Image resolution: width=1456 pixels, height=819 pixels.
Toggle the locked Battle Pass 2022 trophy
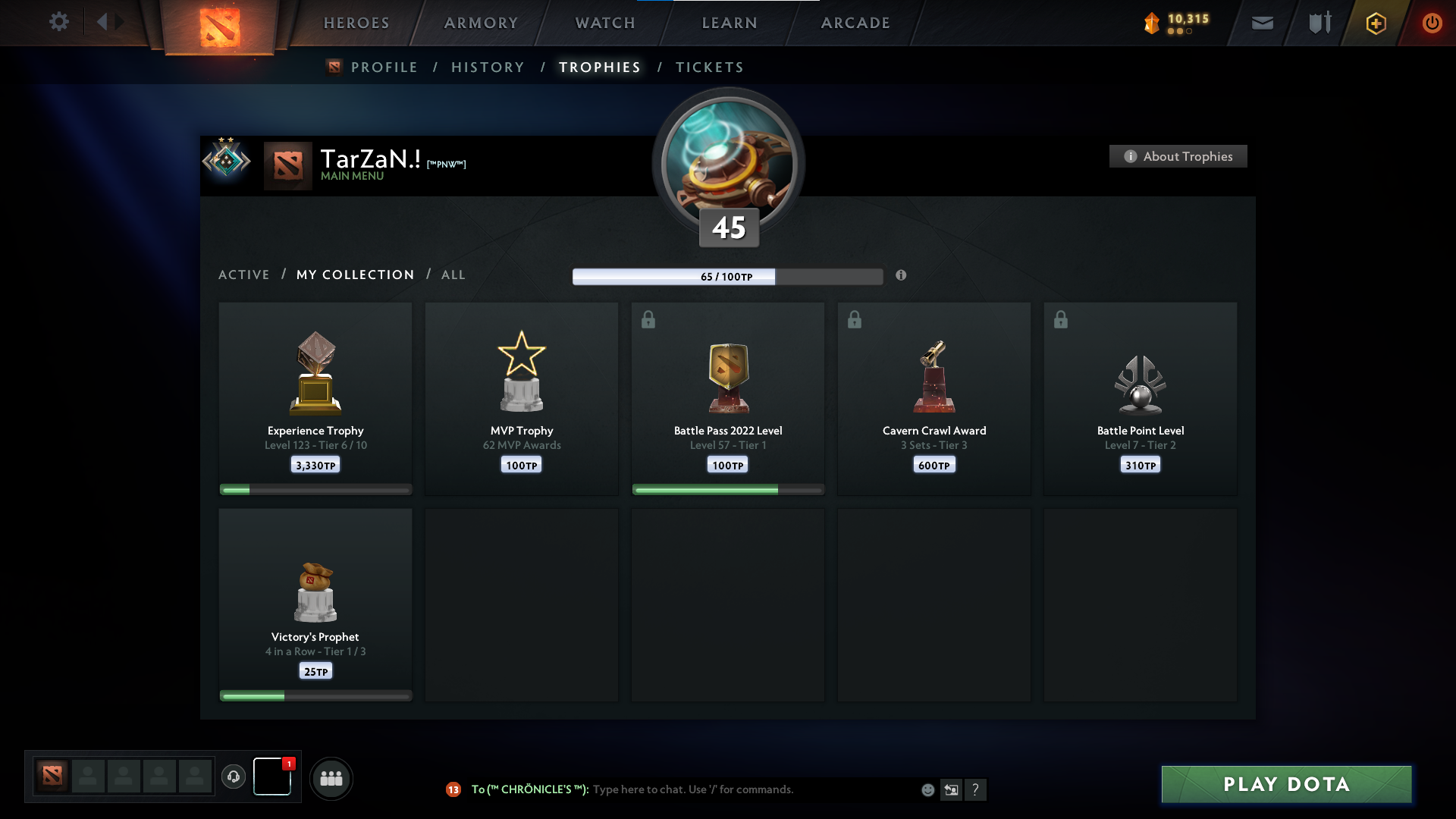pyautogui.click(x=648, y=319)
